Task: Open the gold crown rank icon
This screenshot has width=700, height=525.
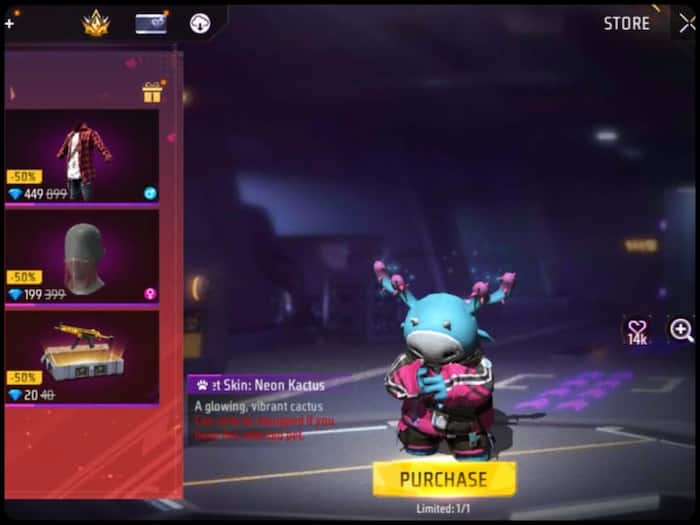Action: [97, 24]
